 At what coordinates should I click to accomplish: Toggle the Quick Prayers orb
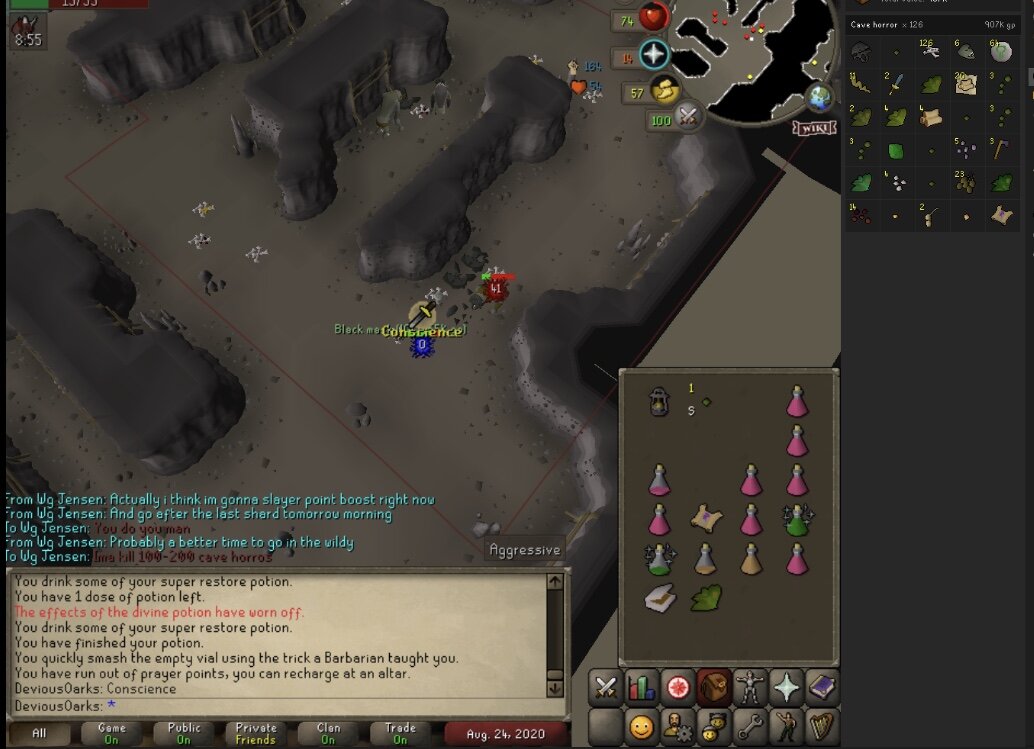(x=654, y=55)
